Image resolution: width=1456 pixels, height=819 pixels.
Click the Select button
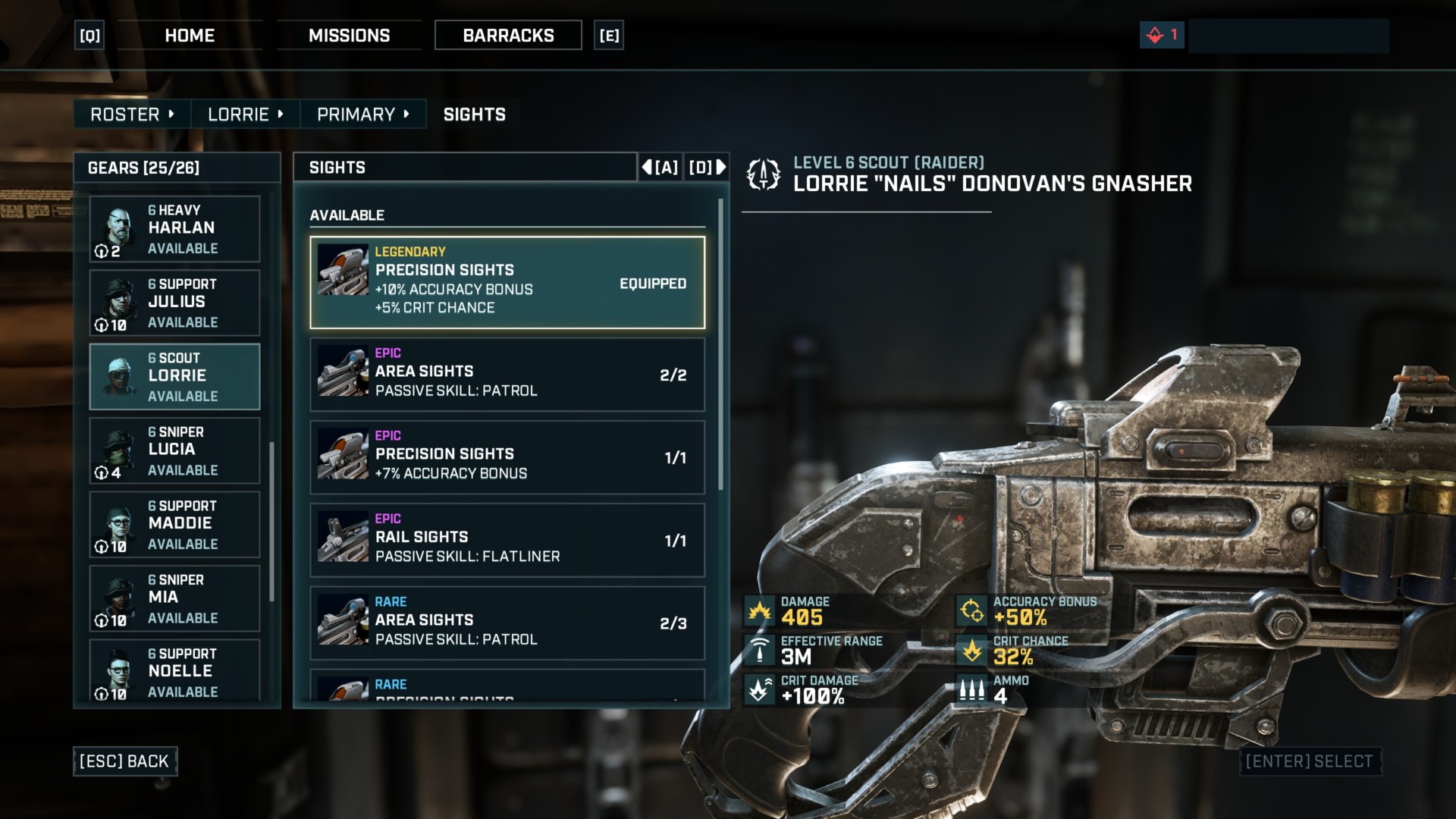click(1310, 761)
